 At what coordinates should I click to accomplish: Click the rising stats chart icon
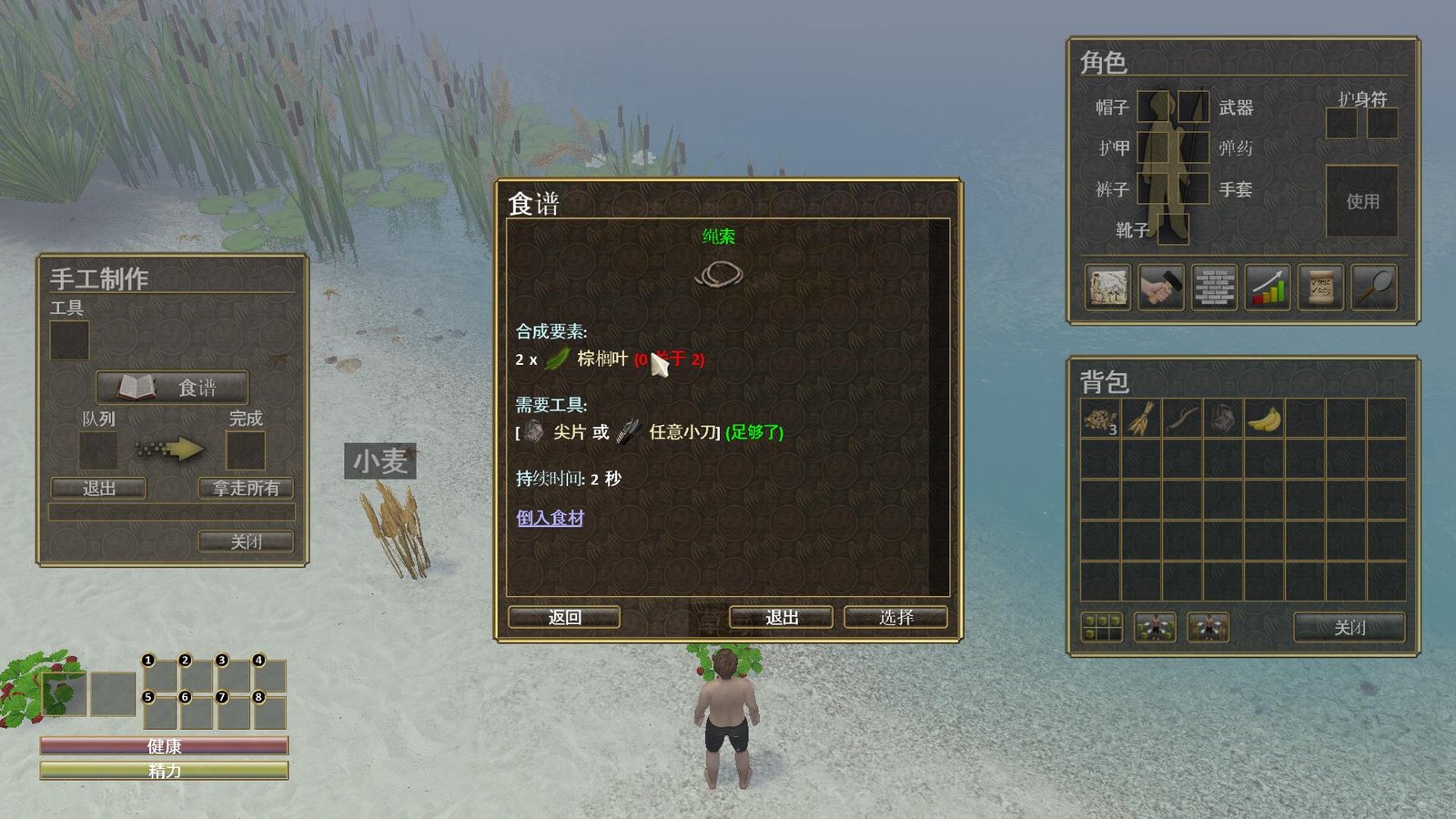click(x=1266, y=288)
